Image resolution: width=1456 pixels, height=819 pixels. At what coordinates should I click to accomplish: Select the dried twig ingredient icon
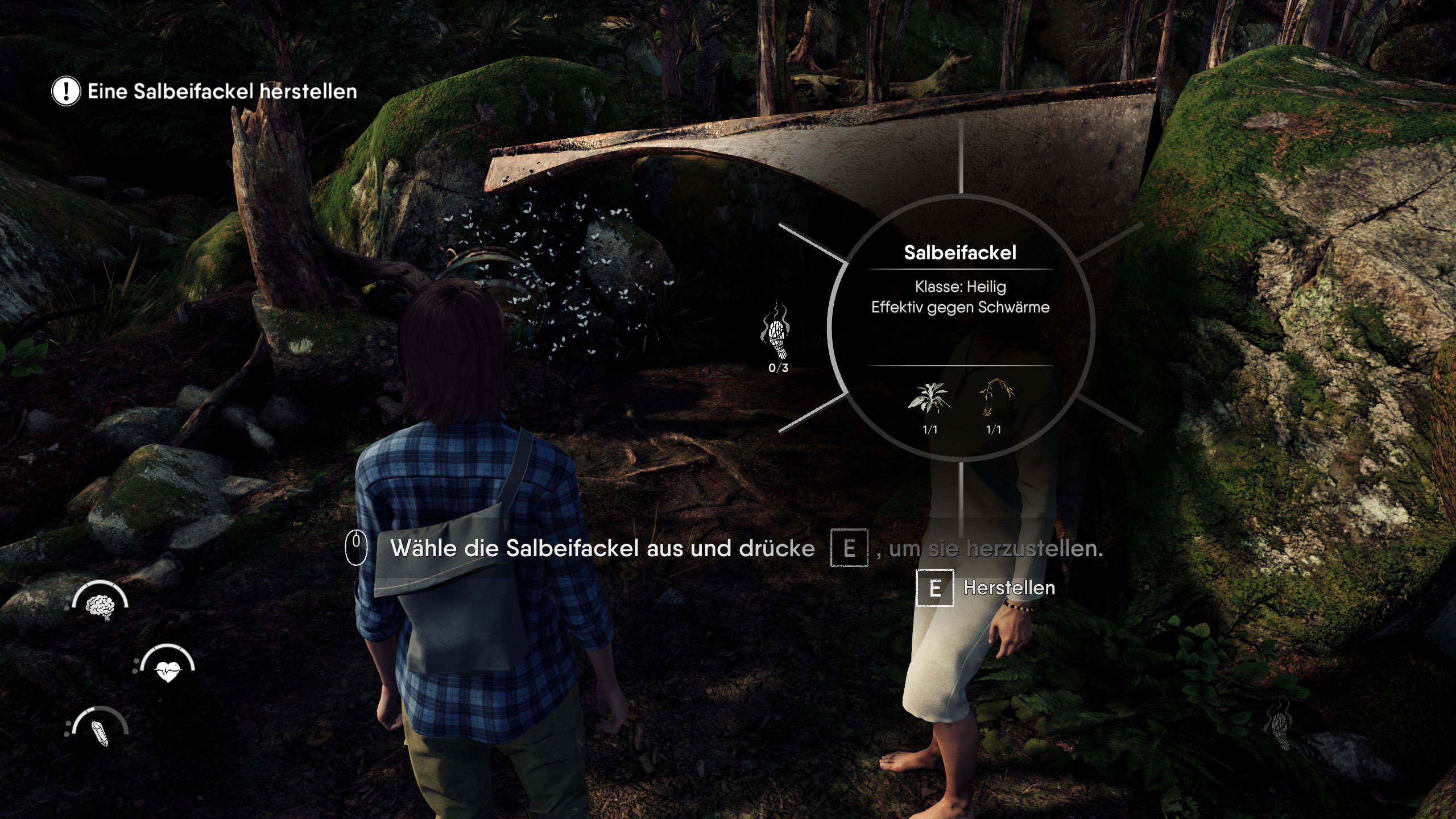[x=995, y=397]
